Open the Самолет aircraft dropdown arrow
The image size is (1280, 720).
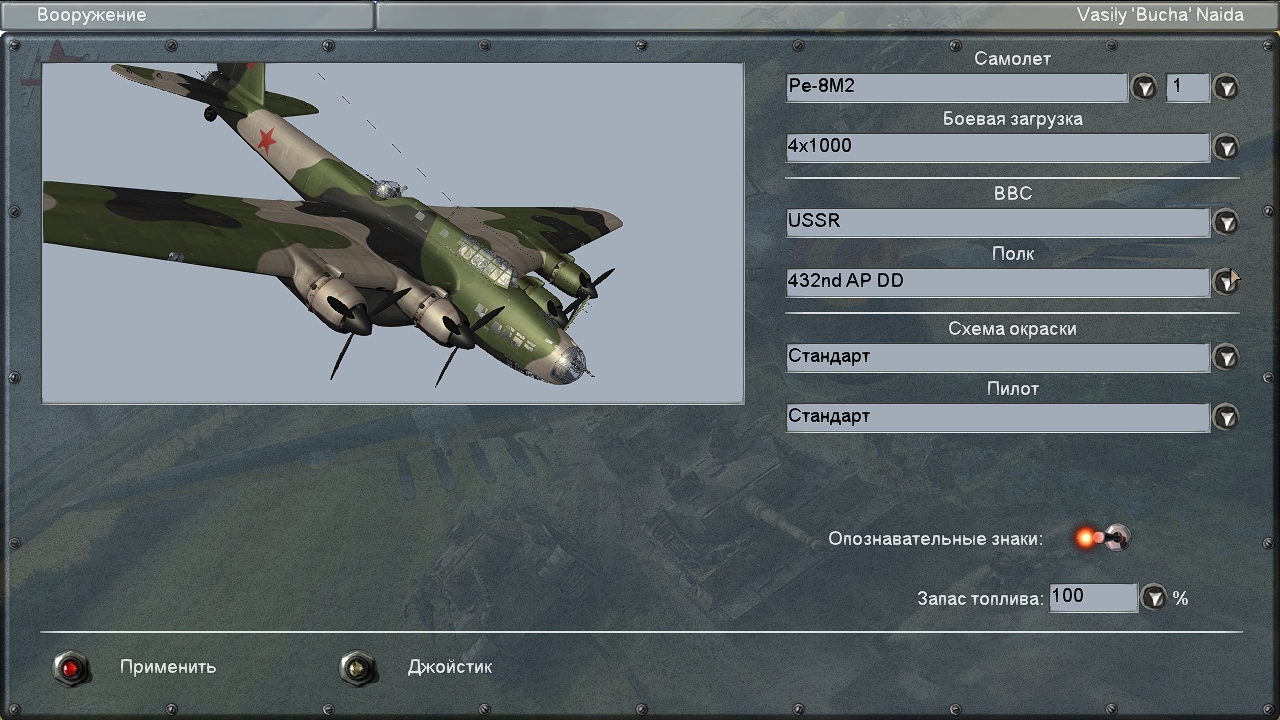(1144, 88)
